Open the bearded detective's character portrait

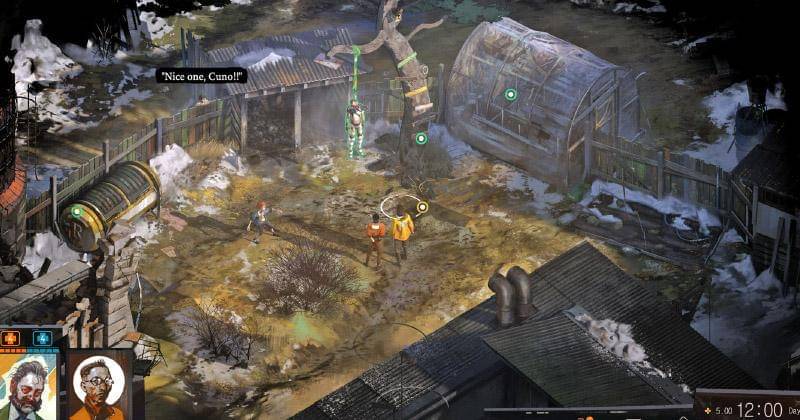pyautogui.click(x=28, y=387)
